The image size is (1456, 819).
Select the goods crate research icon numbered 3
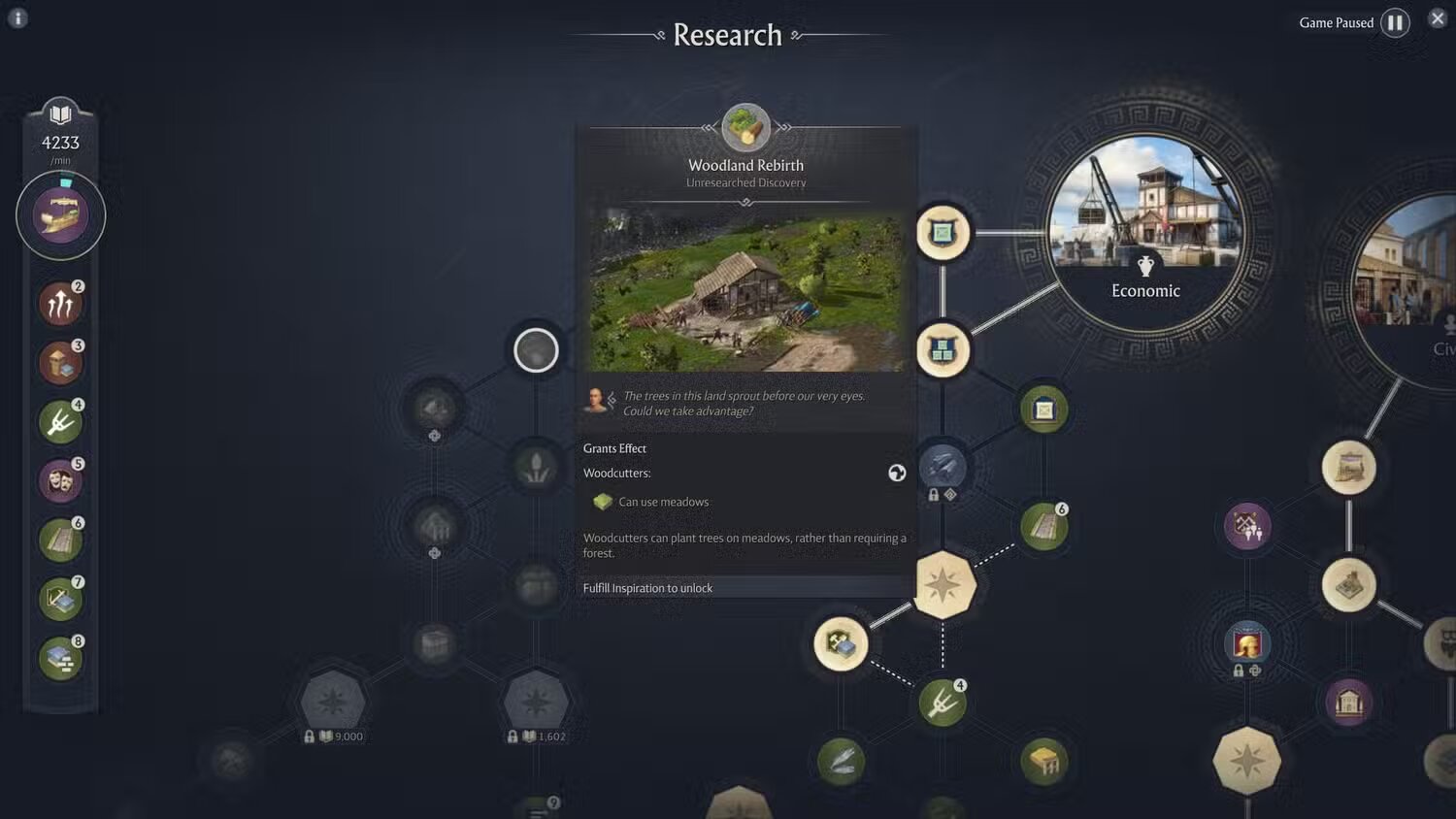pos(60,362)
